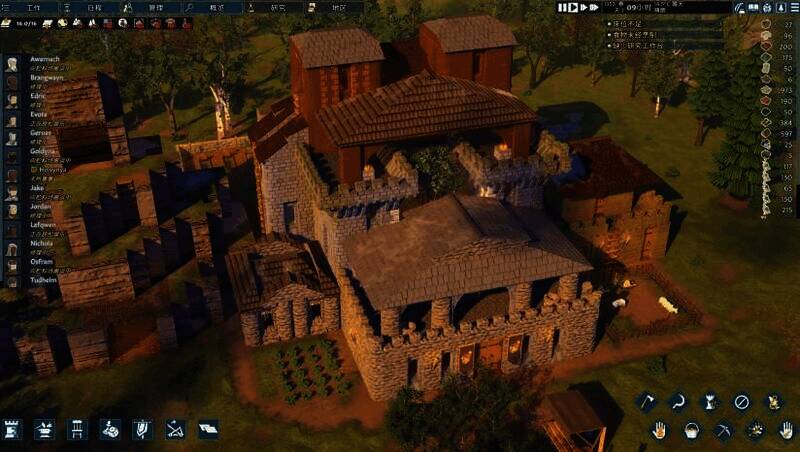Open the 日程 (schedule) menu tab
Screen dimensions: 800x452
91,7
